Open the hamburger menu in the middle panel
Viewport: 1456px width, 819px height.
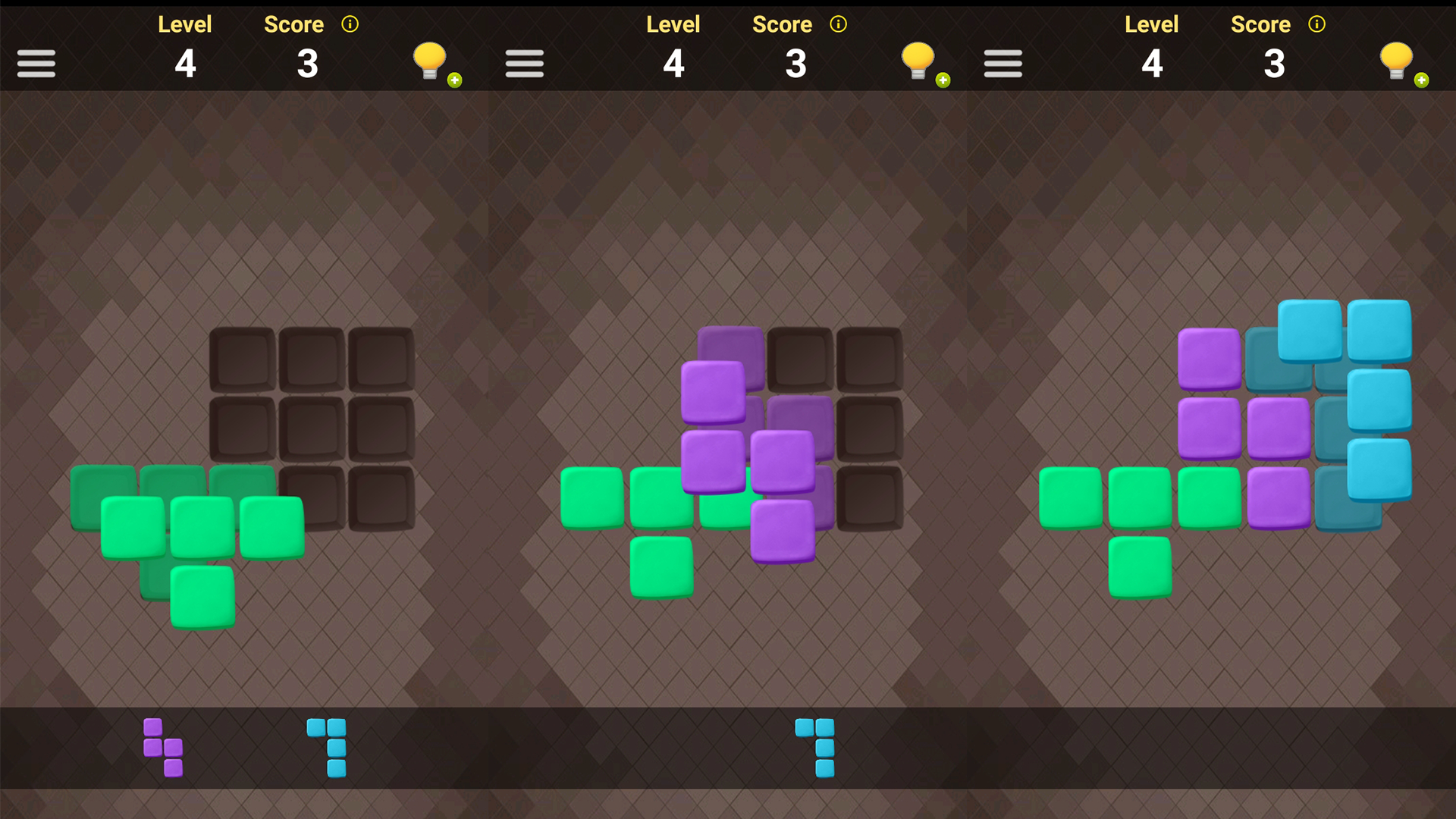click(x=525, y=64)
